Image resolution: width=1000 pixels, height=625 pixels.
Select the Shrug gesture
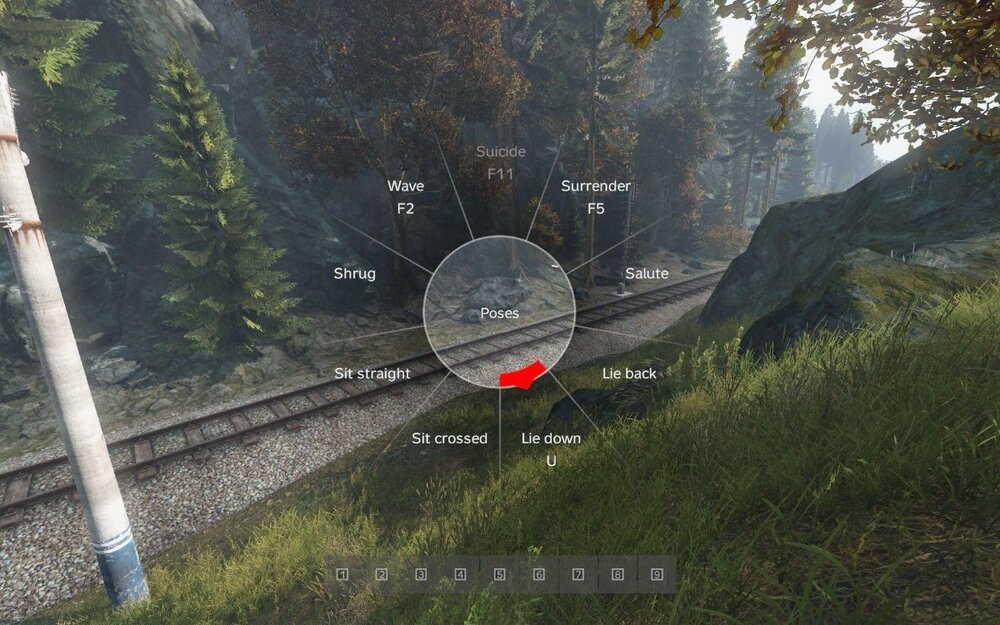[x=354, y=273]
